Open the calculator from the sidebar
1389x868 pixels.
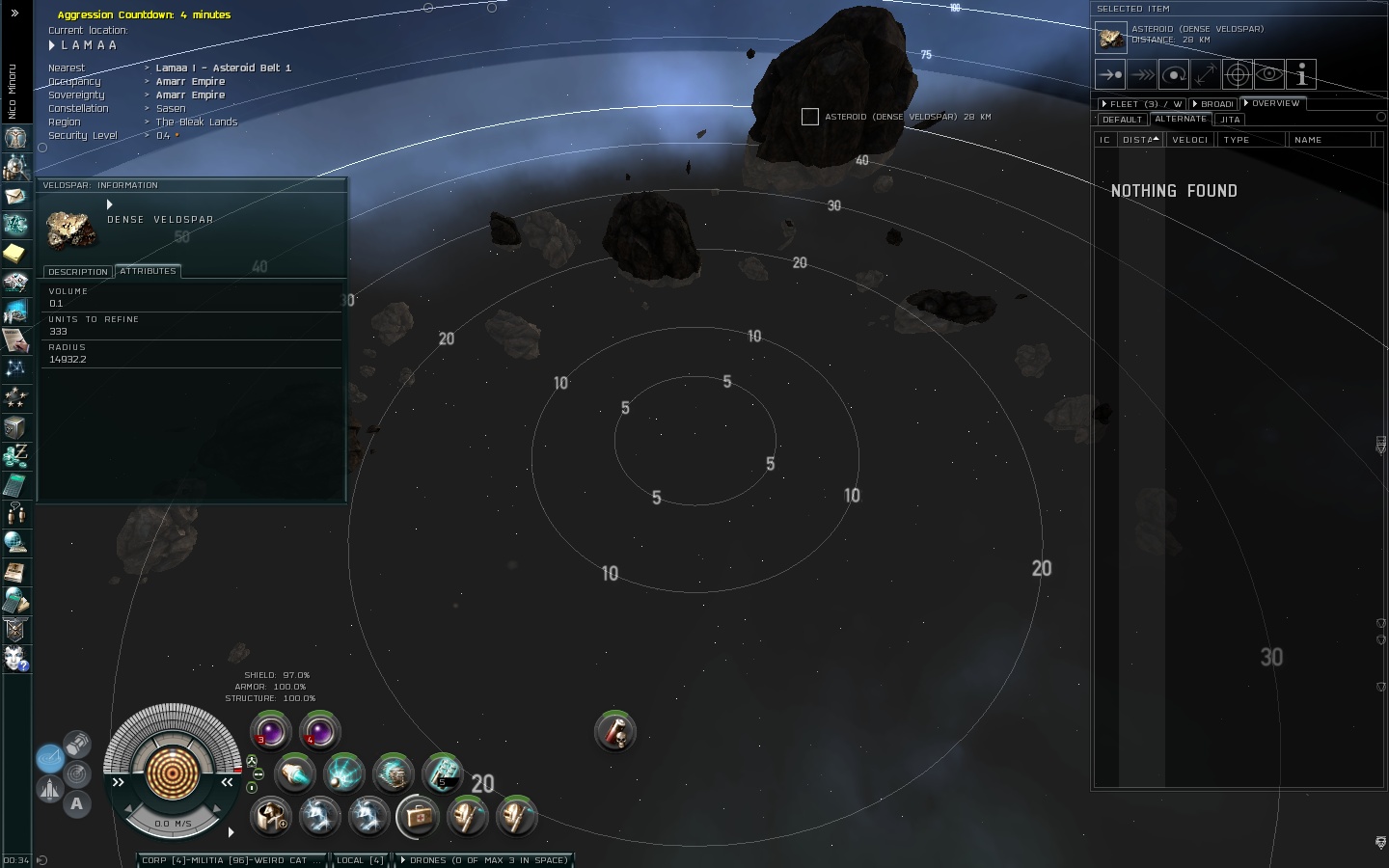click(14, 484)
